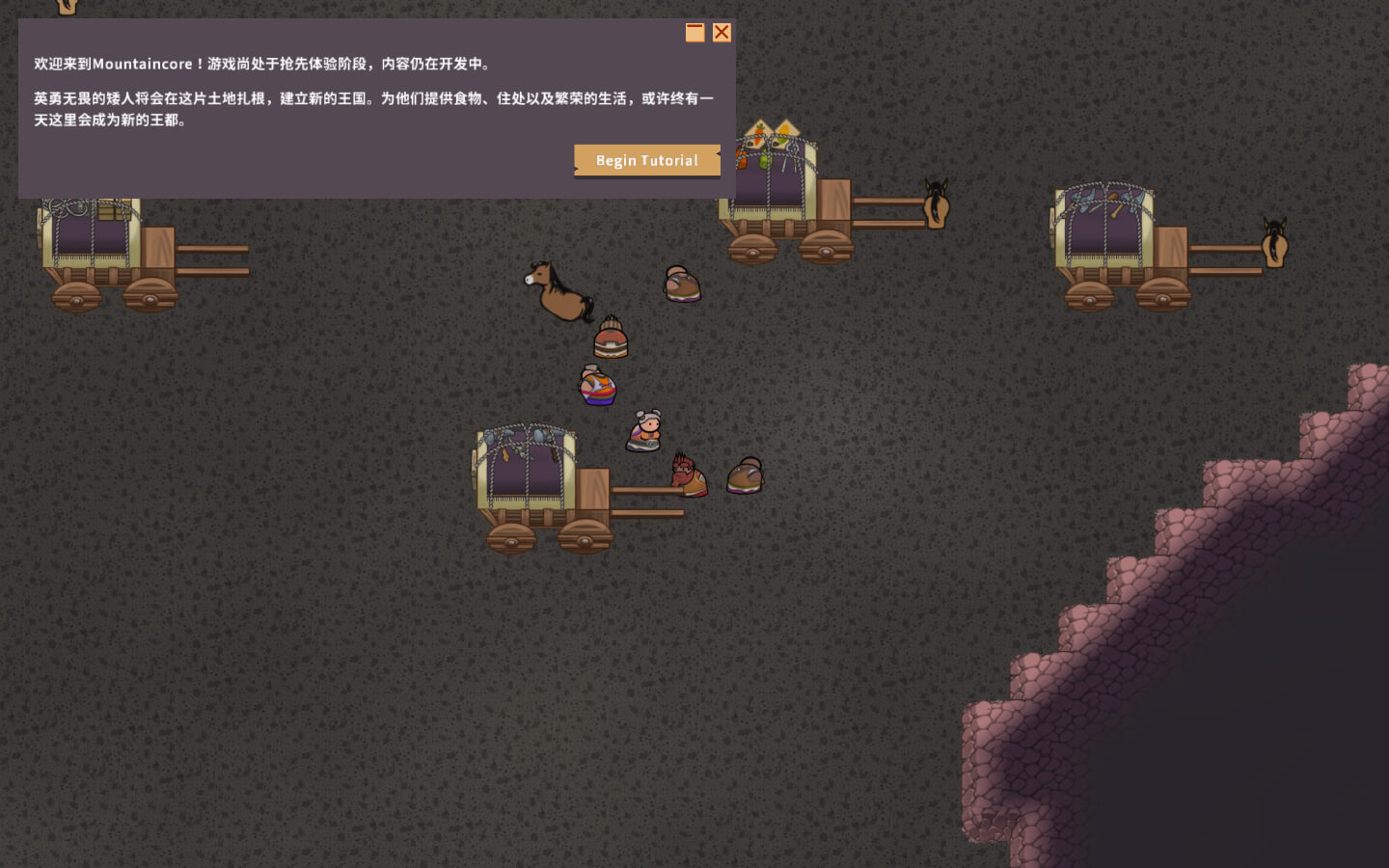Minimize the welcome dialog window
The width and height of the screenshot is (1389, 868).
point(694,33)
